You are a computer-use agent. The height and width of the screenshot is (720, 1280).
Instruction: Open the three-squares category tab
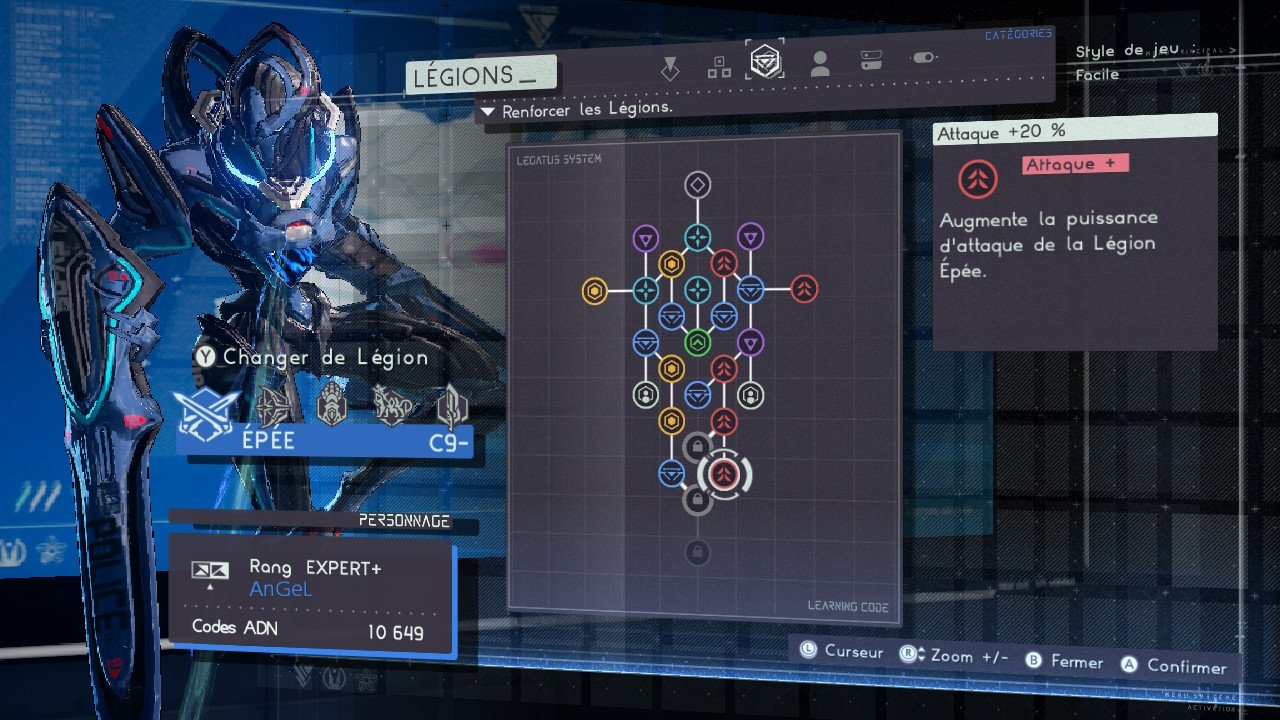click(718, 67)
